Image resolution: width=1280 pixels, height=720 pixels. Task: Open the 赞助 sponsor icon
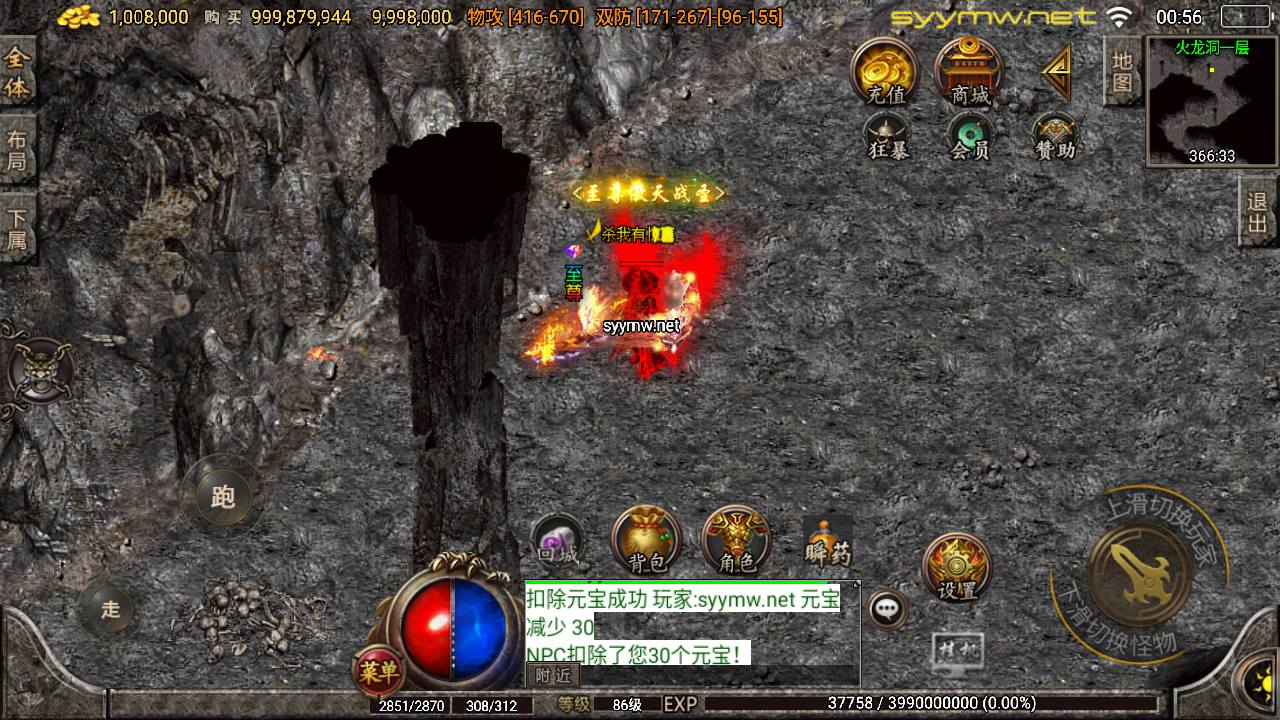(1054, 137)
